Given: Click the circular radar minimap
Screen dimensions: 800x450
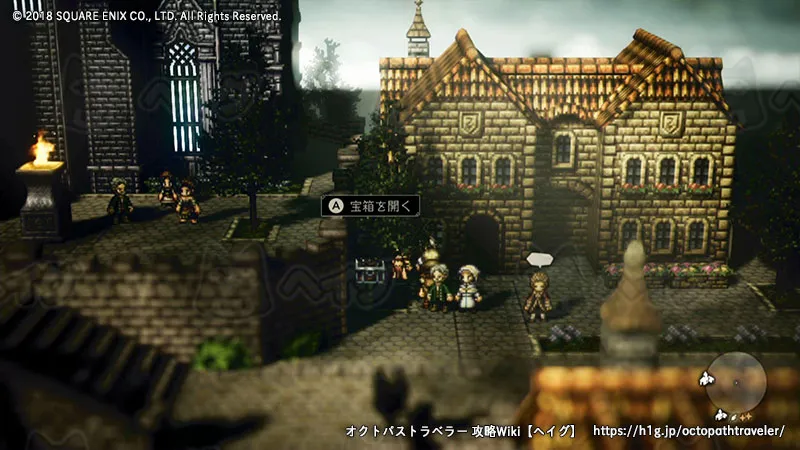Looking at the screenshot, I should tap(735, 382).
